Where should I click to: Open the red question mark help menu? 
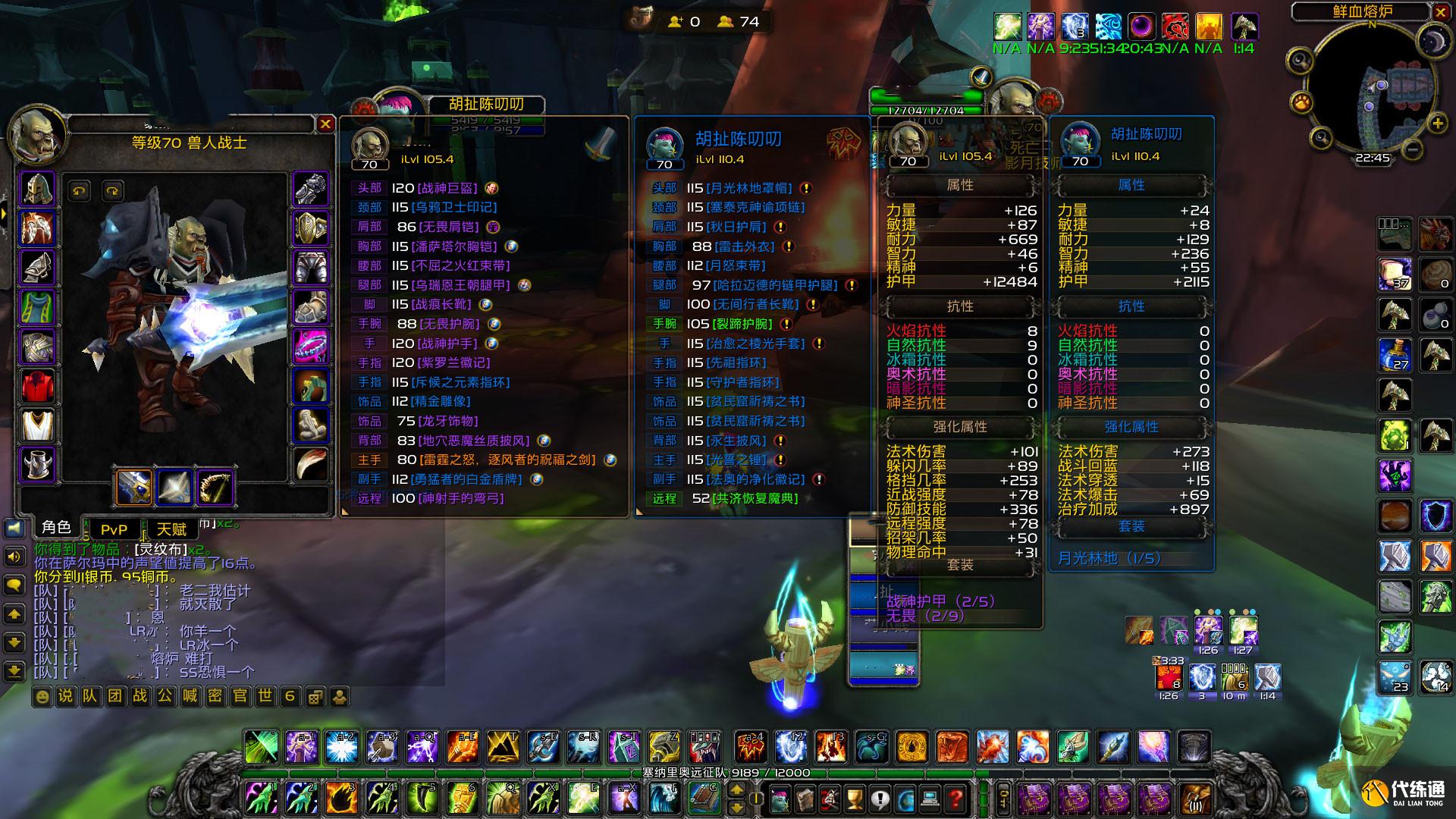click(x=955, y=798)
